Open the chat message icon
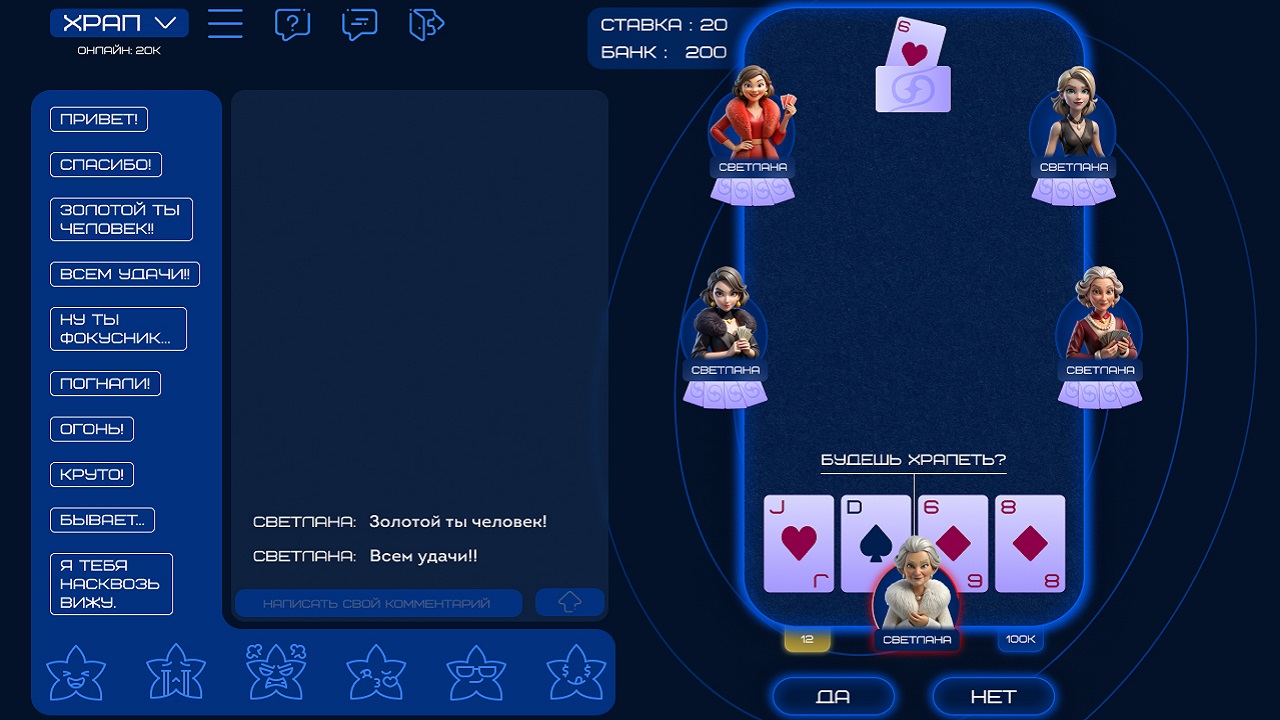1280x720 pixels. [358, 25]
